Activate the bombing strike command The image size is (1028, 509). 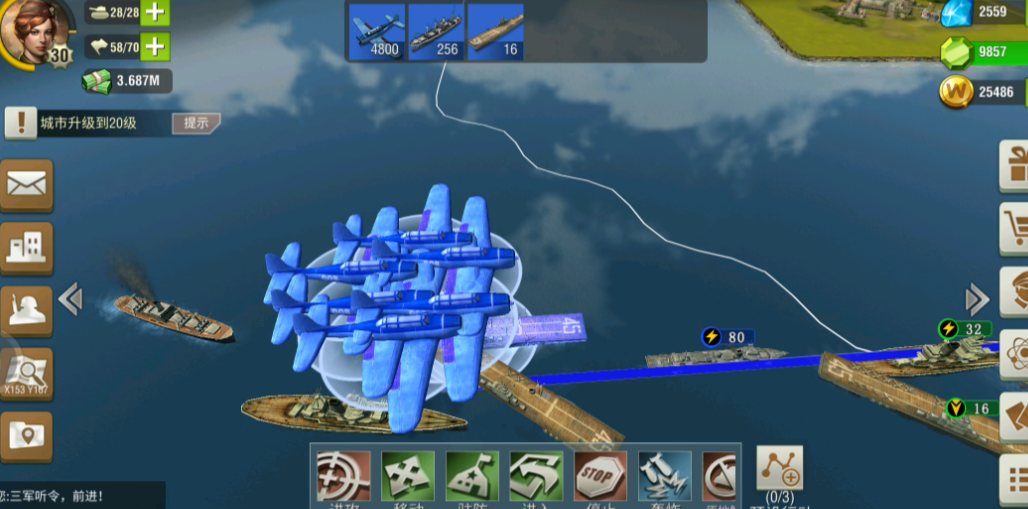pos(664,476)
